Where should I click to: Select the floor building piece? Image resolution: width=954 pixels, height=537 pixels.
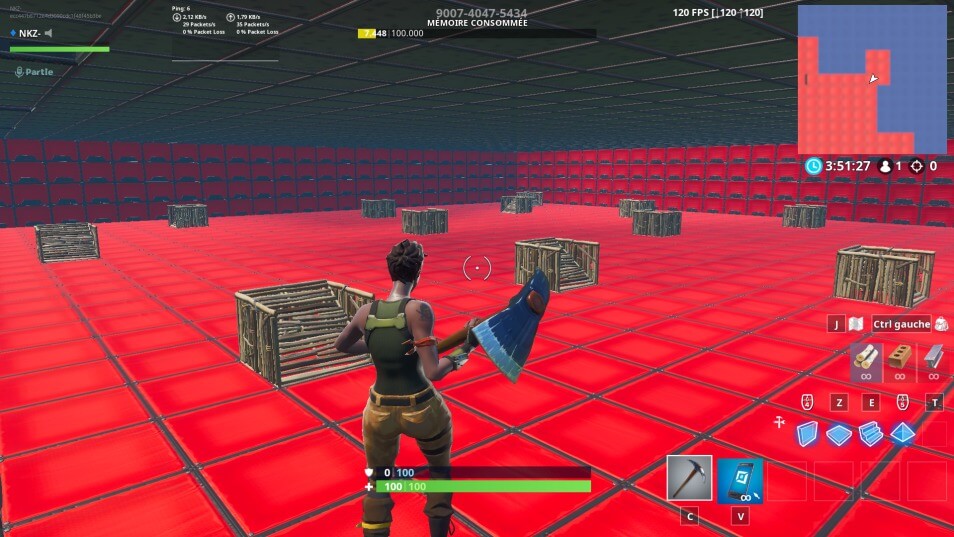(838, 433)
